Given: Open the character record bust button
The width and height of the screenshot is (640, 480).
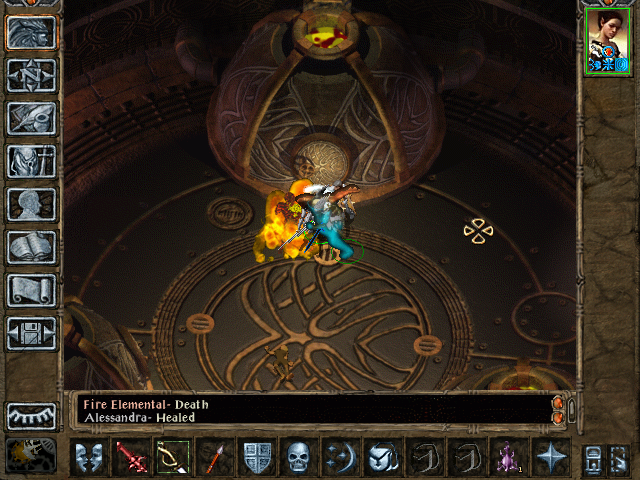Looking at the screenshot, I should tap(31, 204).
